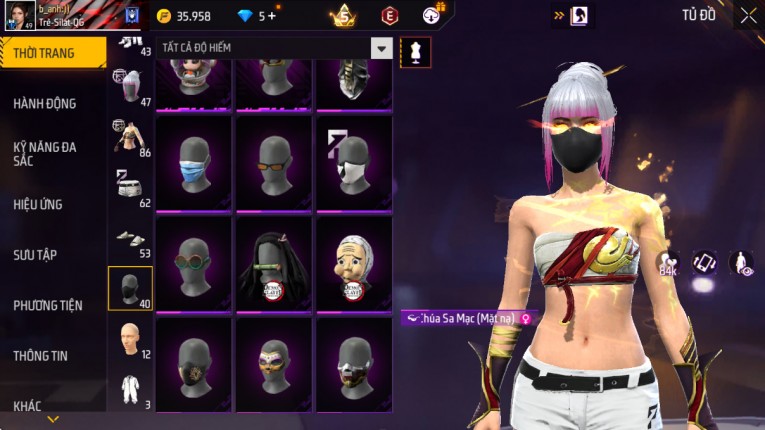Viewport: 765px width, 430px height.
Task: Go to the Phương Tiện section
Action: pos(48,305)
